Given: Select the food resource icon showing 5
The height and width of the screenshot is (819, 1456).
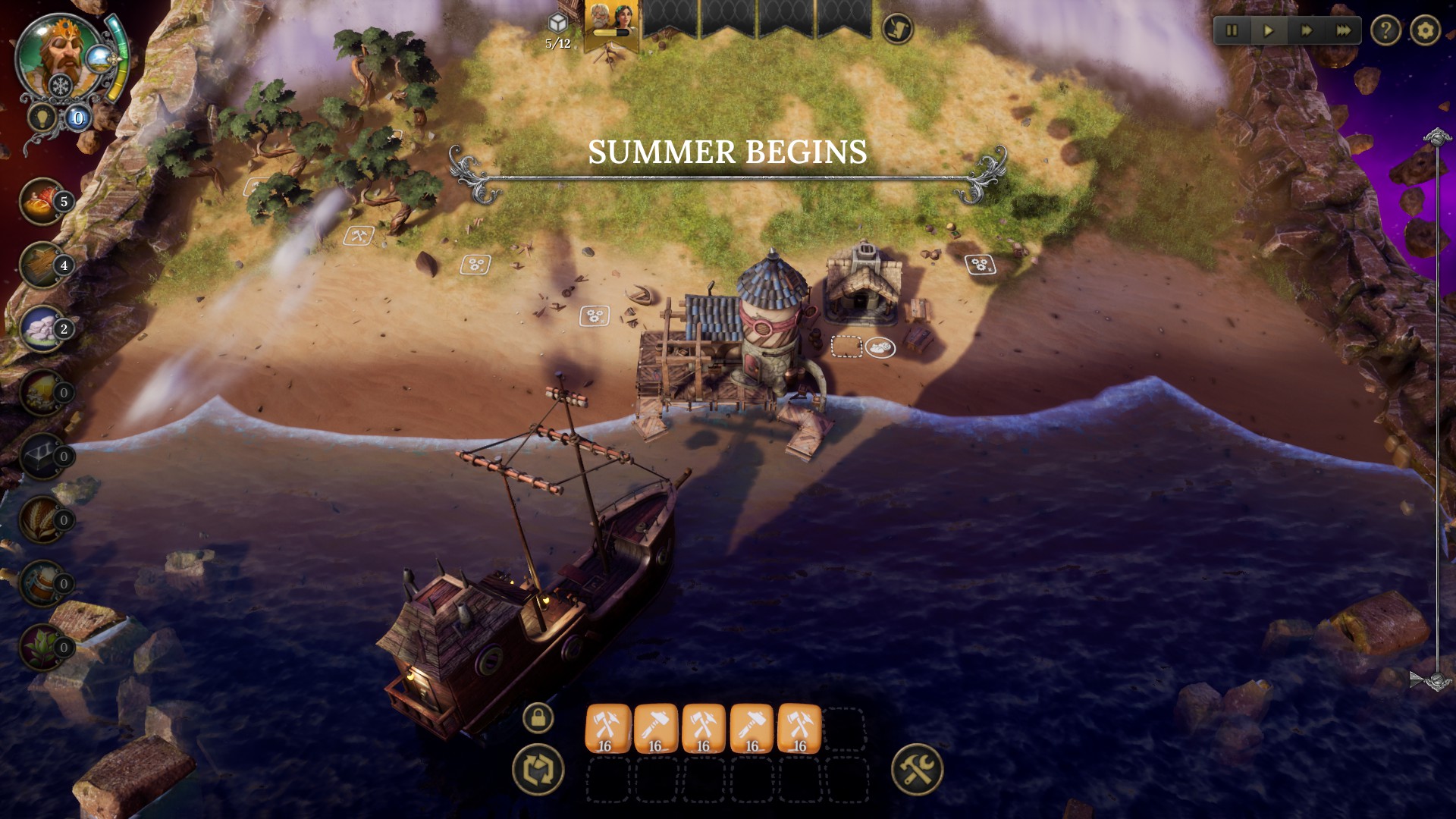Looking at the screenshot, I should pos(43,201).
